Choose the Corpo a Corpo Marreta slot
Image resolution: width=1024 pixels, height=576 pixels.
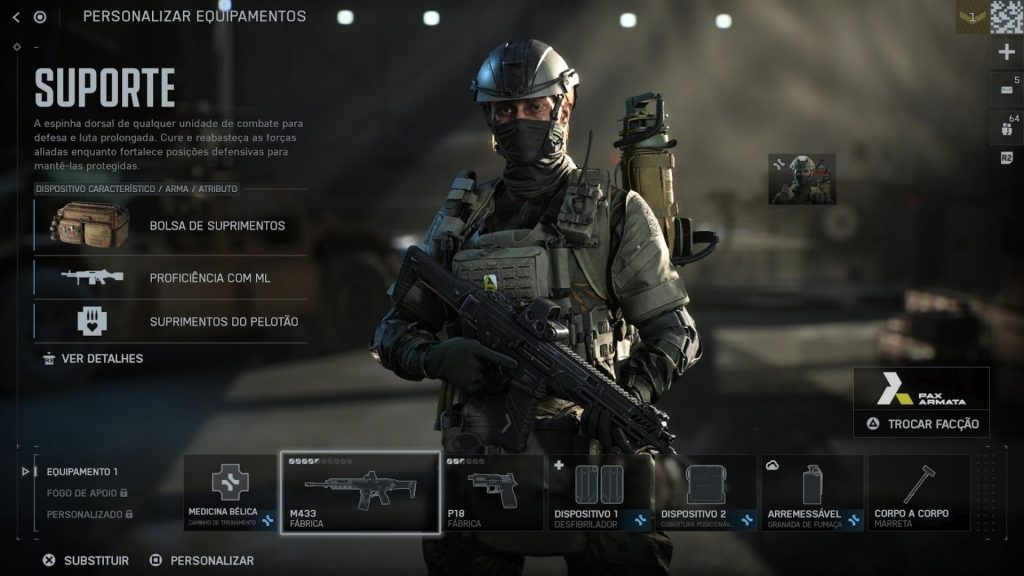point(919,493)
